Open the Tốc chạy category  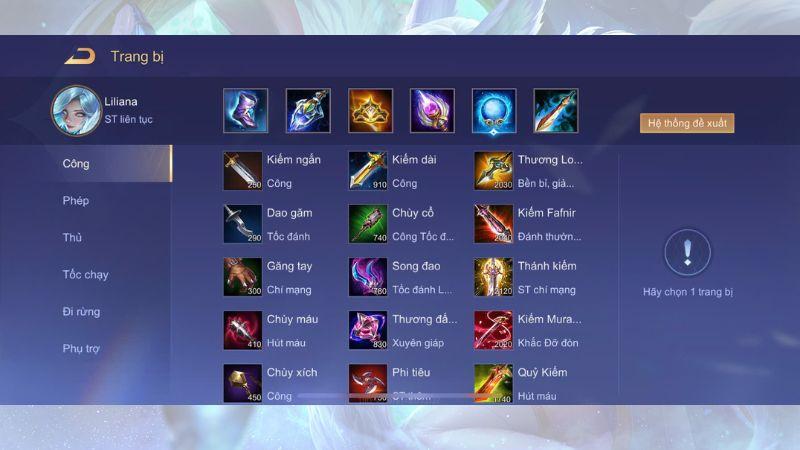(x=85, y=275)
